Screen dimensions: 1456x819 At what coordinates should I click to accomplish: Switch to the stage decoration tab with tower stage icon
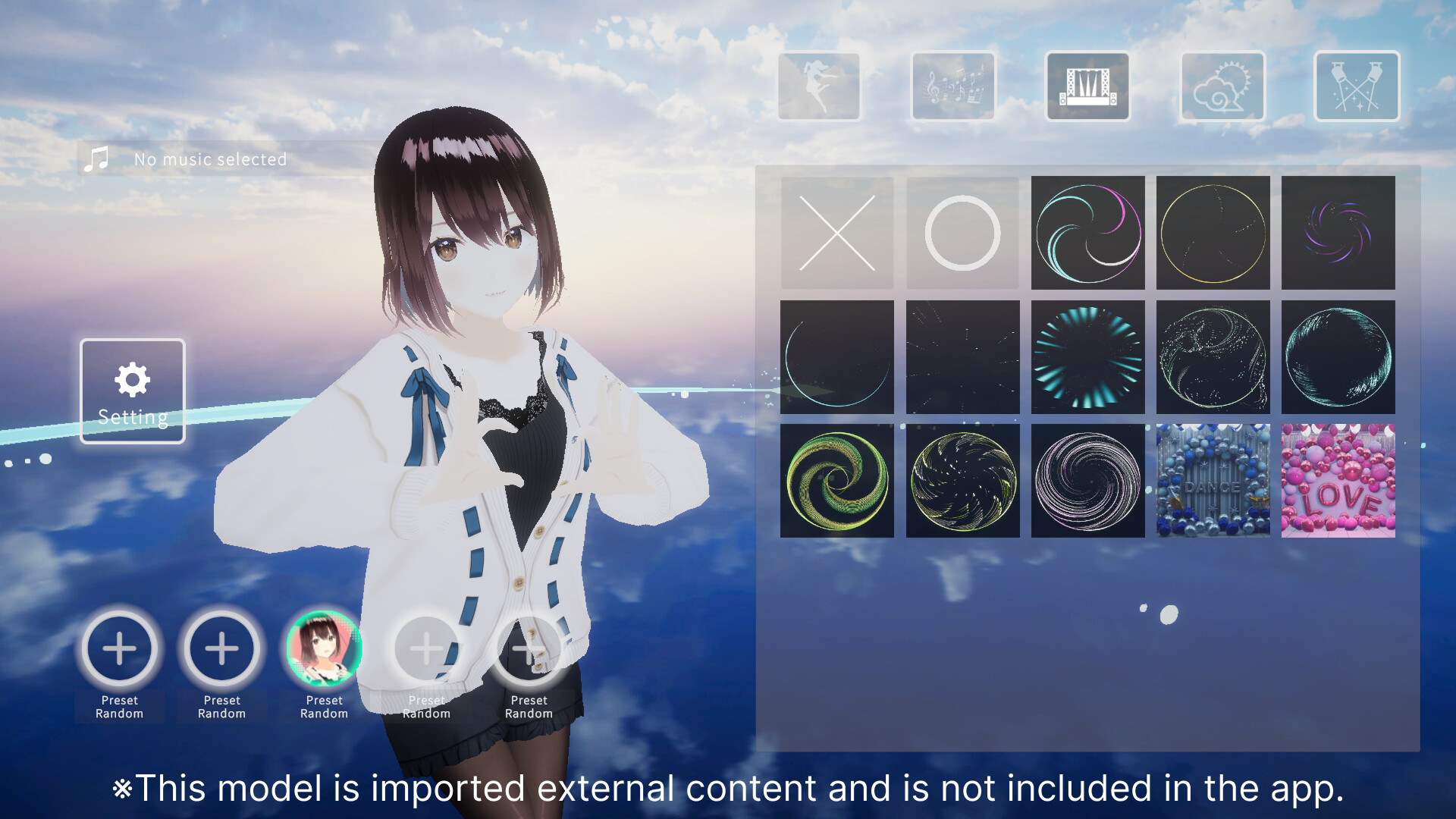tap(1088, 86)
